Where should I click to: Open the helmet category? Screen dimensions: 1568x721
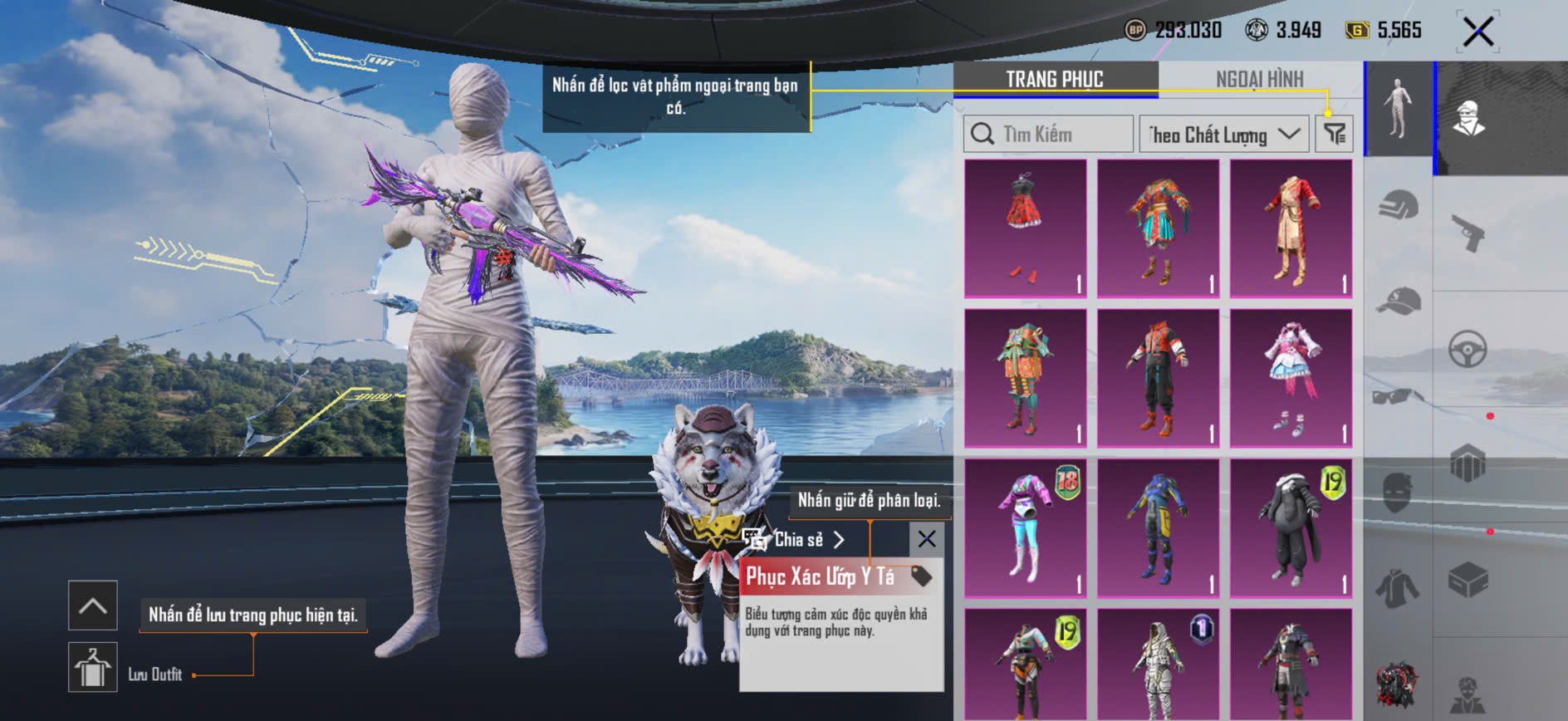[x=1399, y=204]
